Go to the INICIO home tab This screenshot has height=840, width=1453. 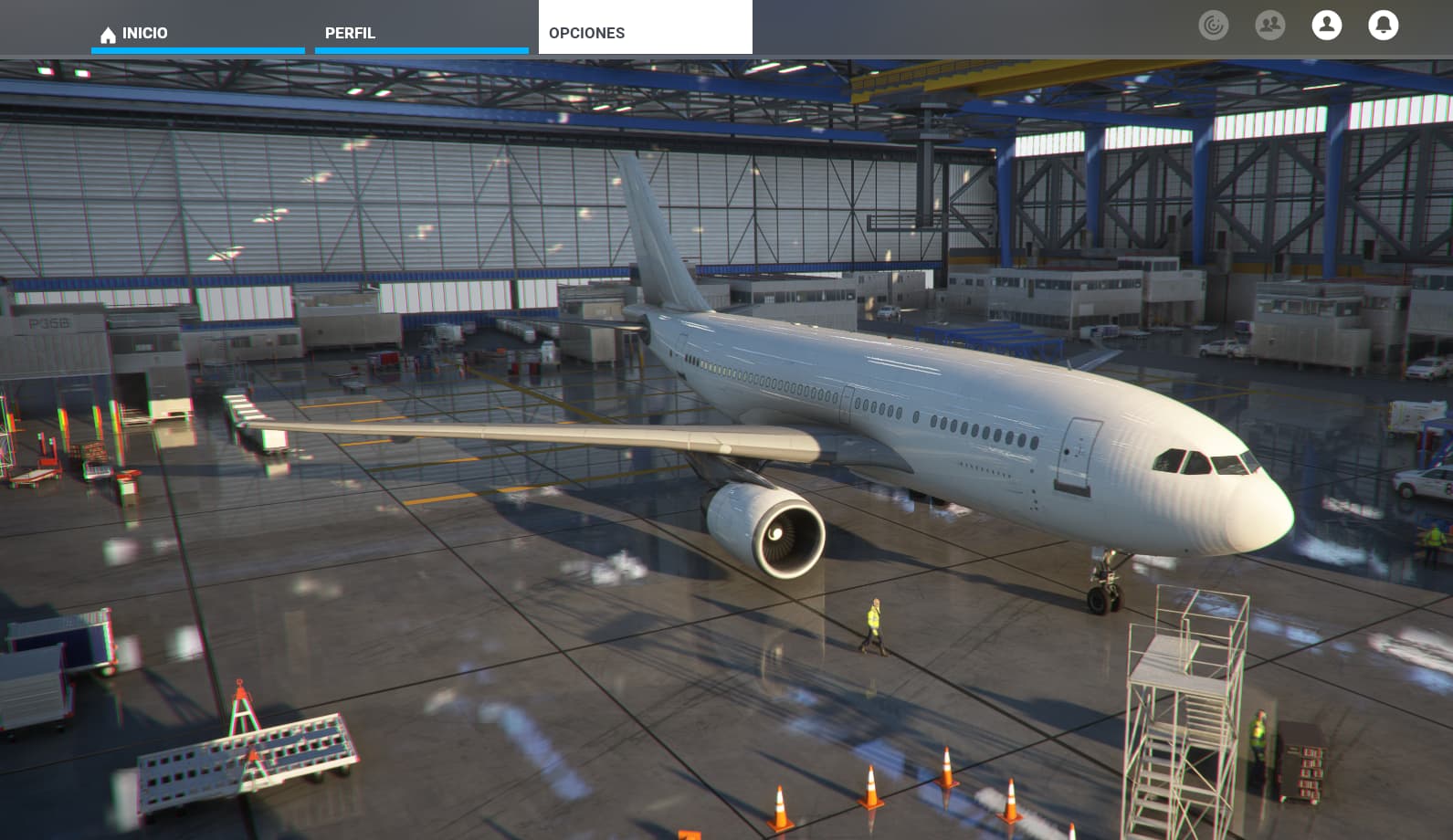point(197,33)
